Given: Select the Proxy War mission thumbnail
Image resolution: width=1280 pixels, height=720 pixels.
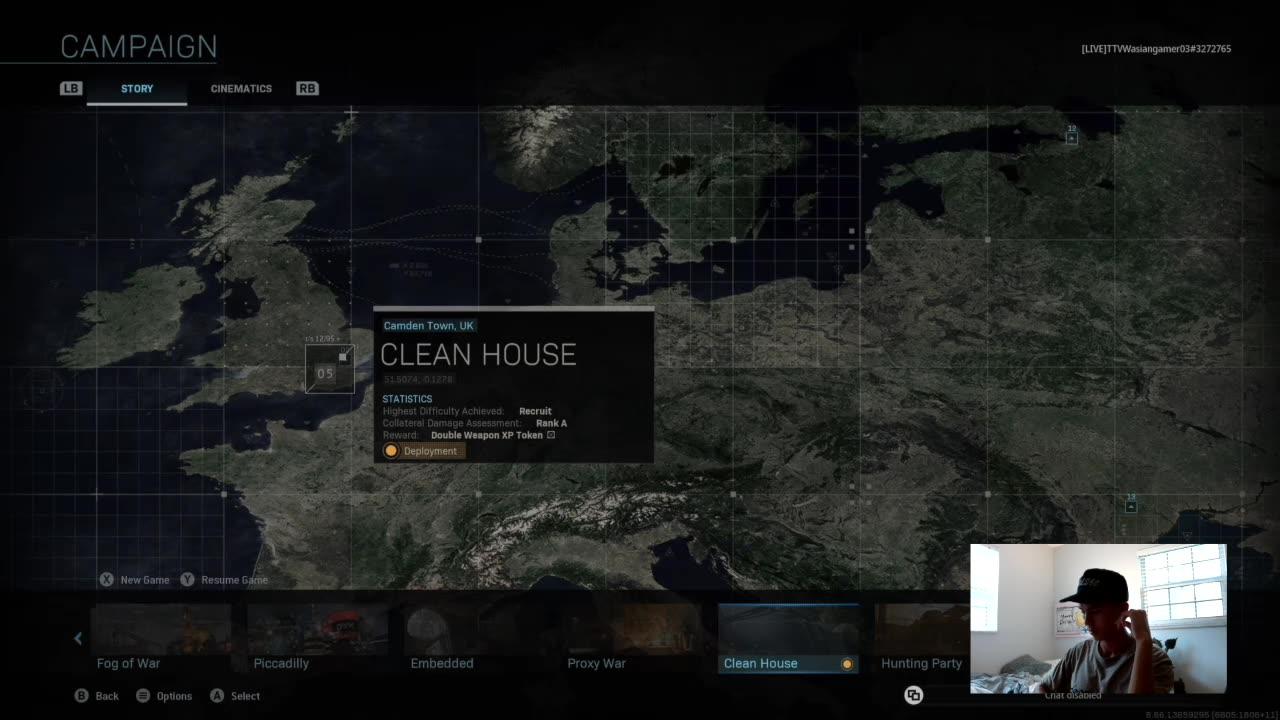Looking at the screenshot, I should tap(597, 628).
